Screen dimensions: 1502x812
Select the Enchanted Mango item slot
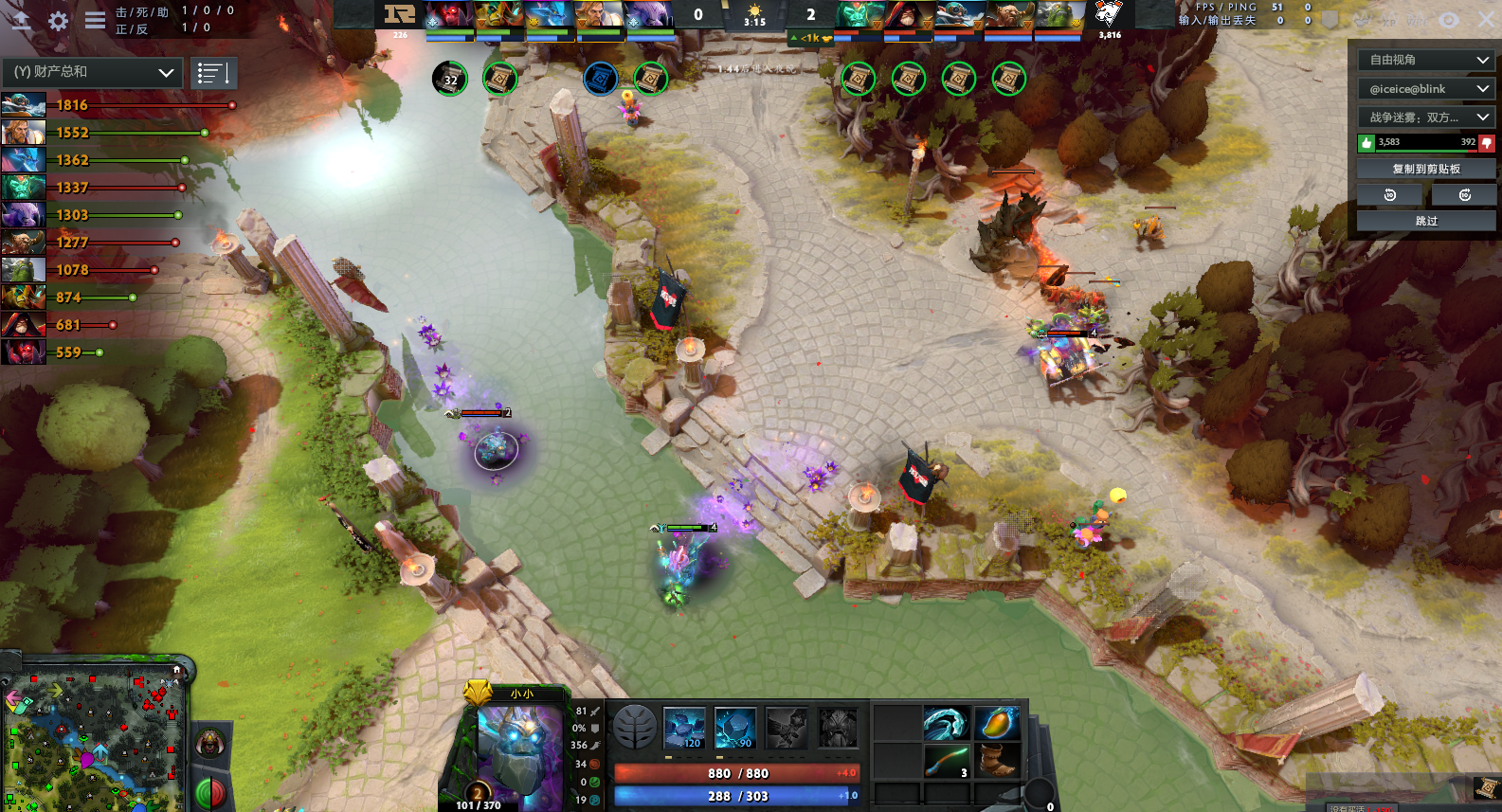tap(996, 724)
